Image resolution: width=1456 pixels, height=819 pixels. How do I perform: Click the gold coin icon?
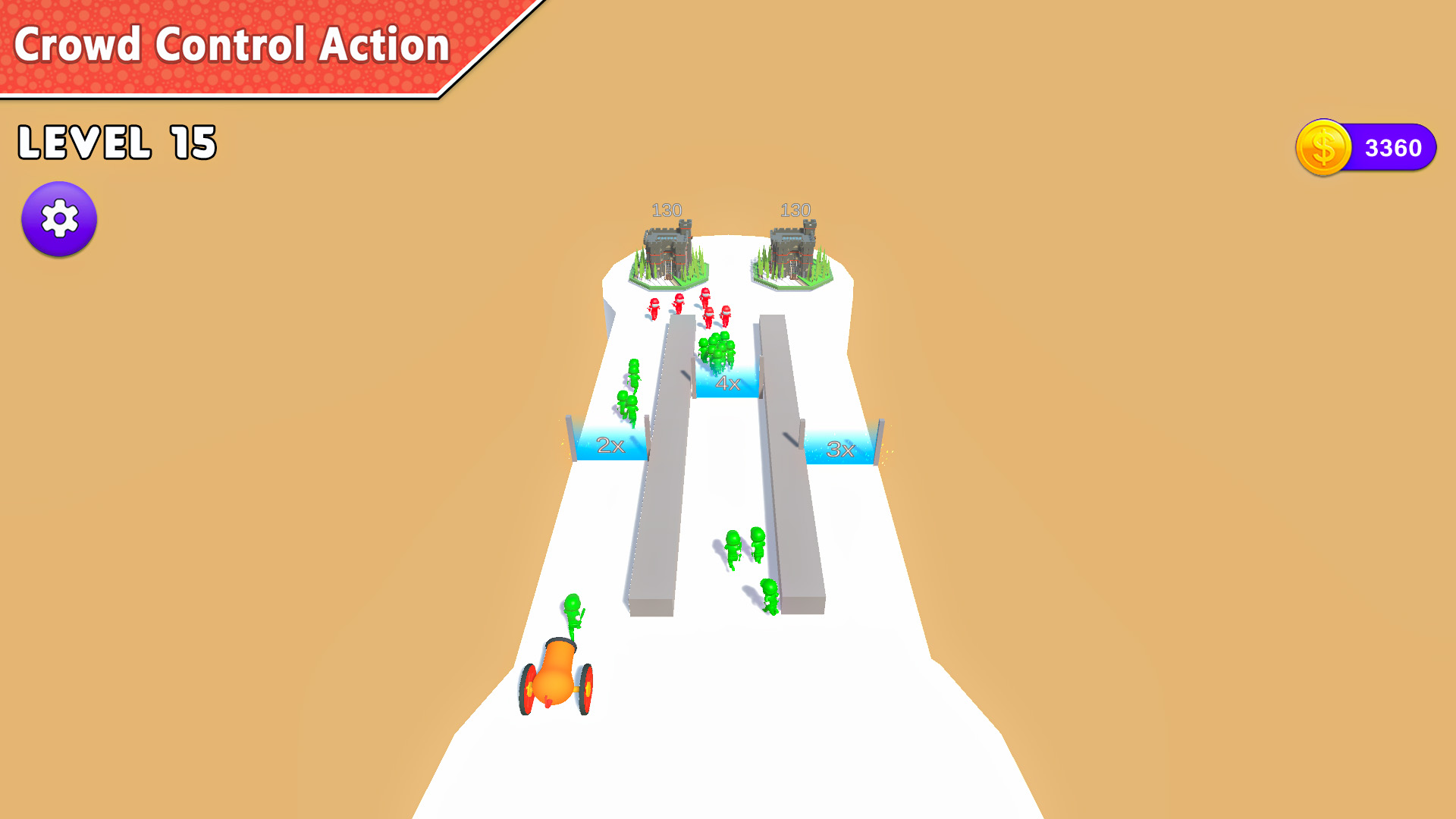(x=1323, y=148)
